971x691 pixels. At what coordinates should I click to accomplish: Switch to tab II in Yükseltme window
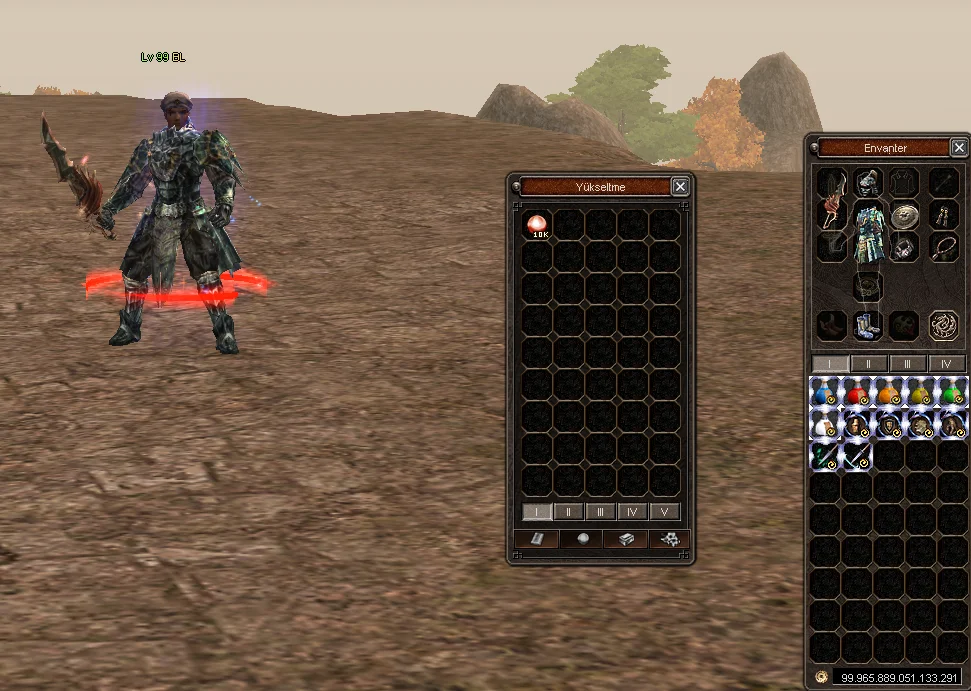[568, 512]
